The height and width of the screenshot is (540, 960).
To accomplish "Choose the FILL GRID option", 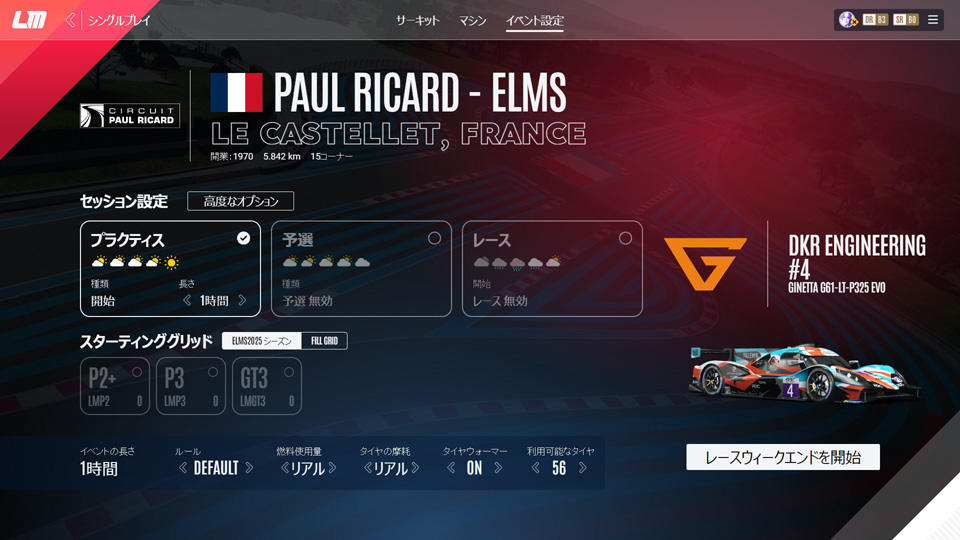I will (323, 341).
